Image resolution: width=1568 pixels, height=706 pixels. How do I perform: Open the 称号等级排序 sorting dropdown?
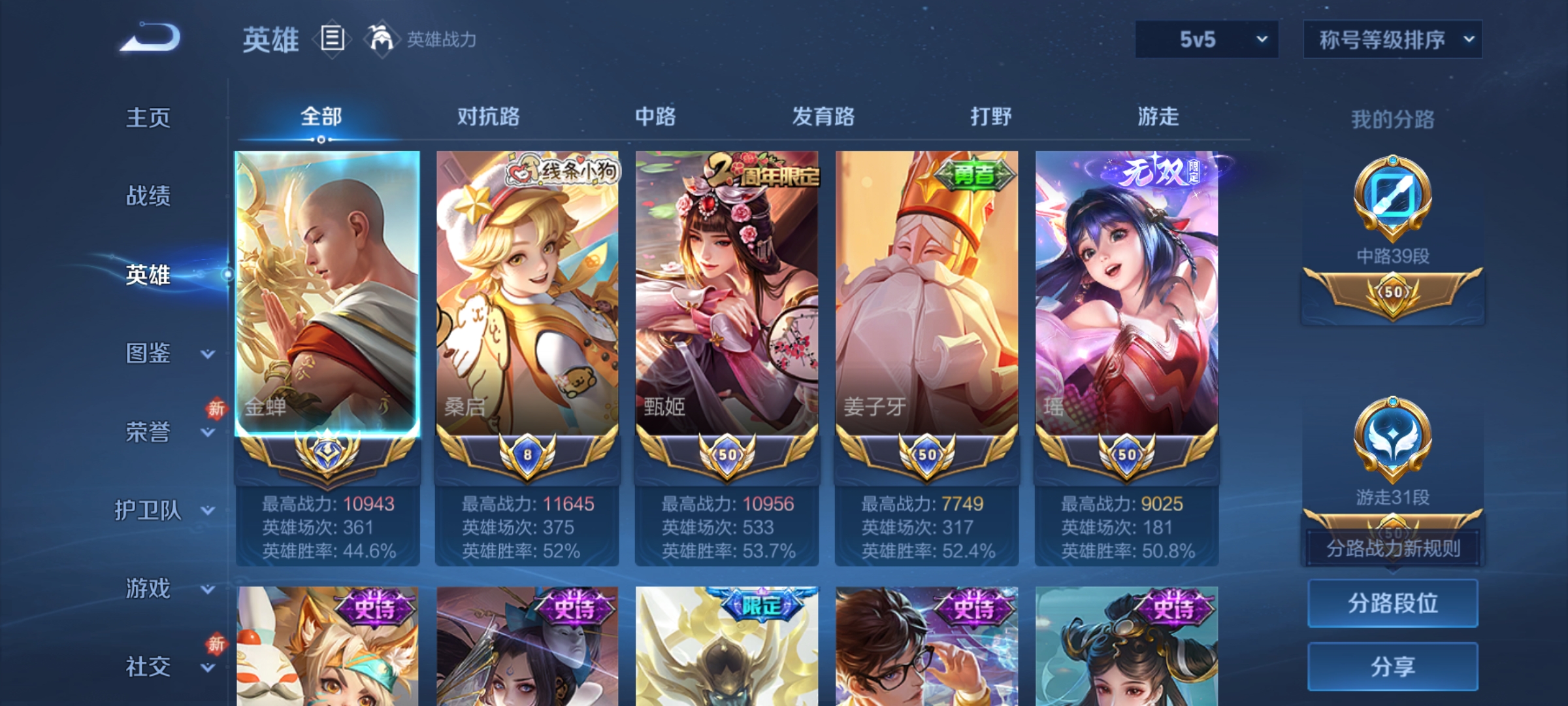click(1392, 39)
